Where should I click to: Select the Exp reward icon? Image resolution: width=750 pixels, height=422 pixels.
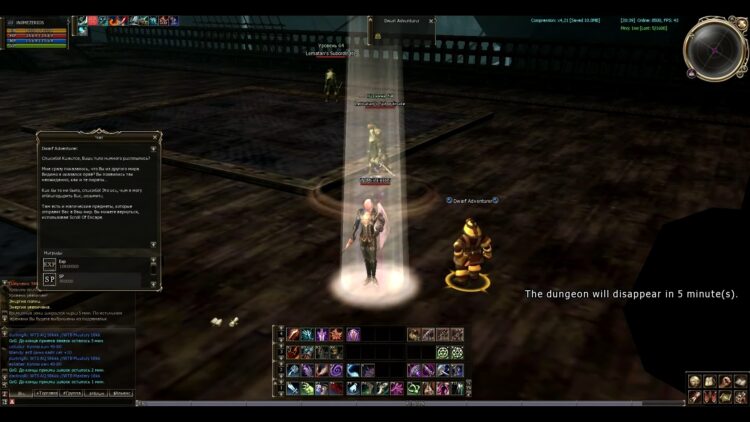coord(49,263)
